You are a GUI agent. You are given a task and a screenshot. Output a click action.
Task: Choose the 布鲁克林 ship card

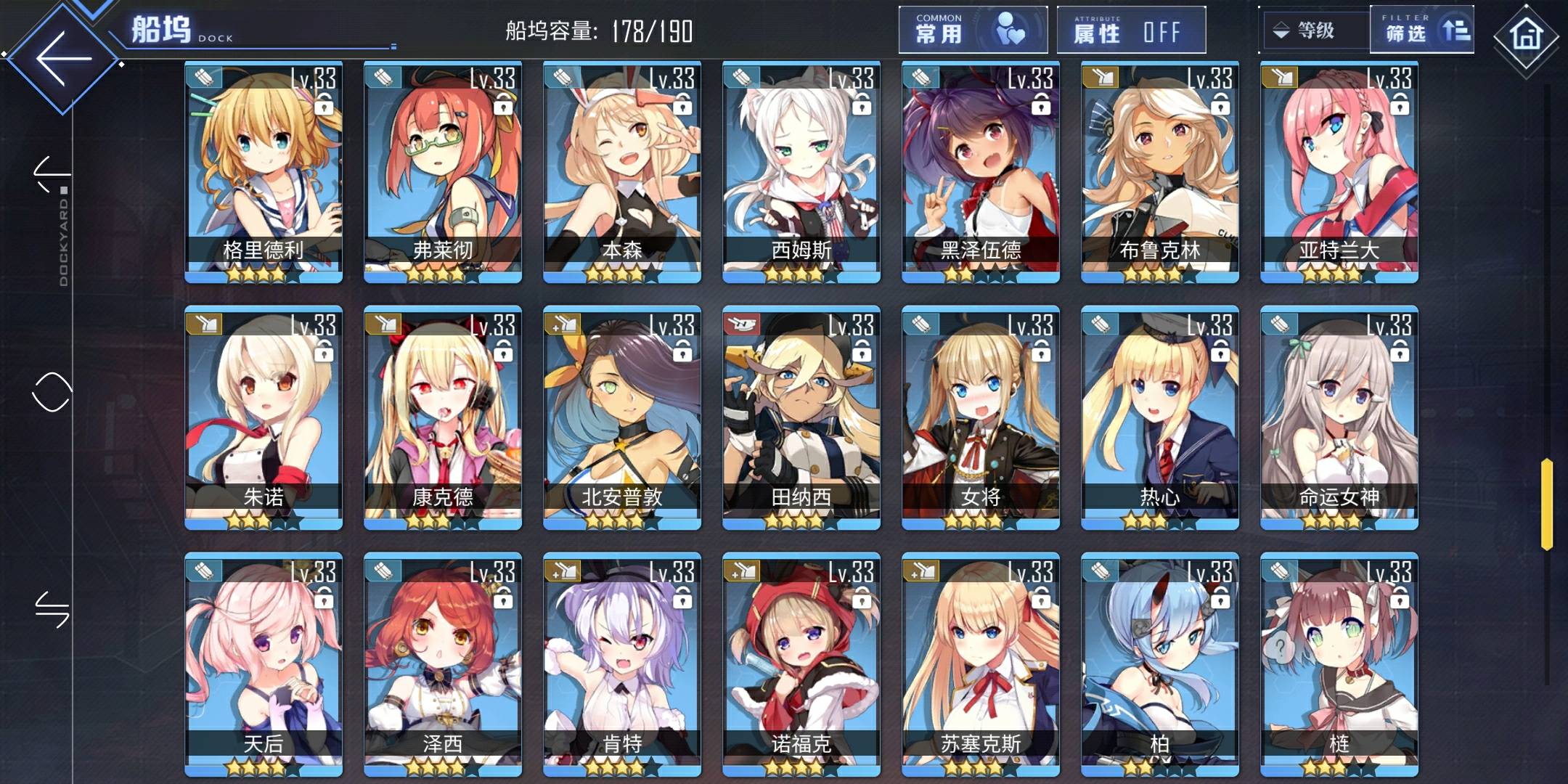(1160, 172)
